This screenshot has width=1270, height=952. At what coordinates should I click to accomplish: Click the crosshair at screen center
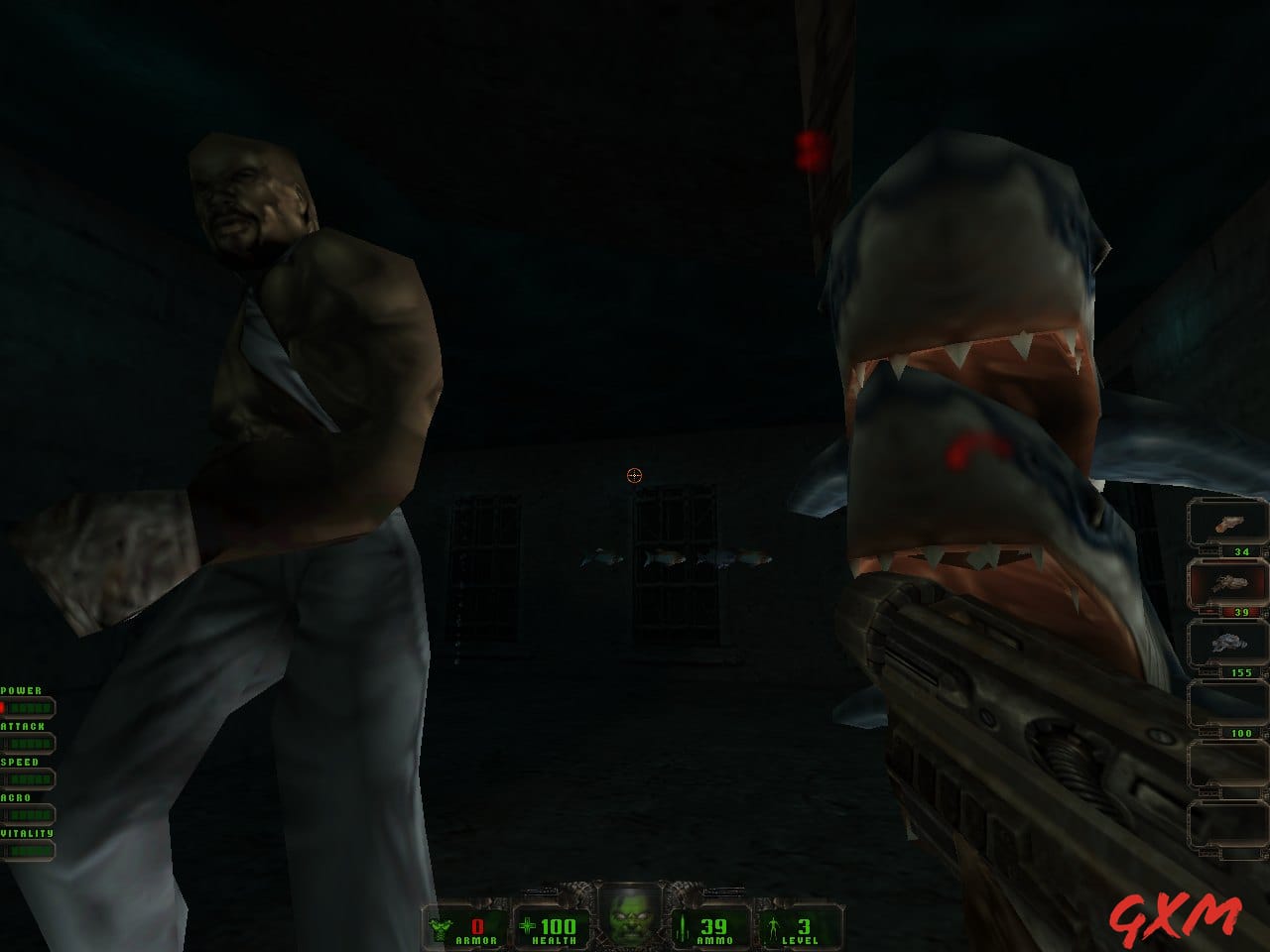click(634, 476)
